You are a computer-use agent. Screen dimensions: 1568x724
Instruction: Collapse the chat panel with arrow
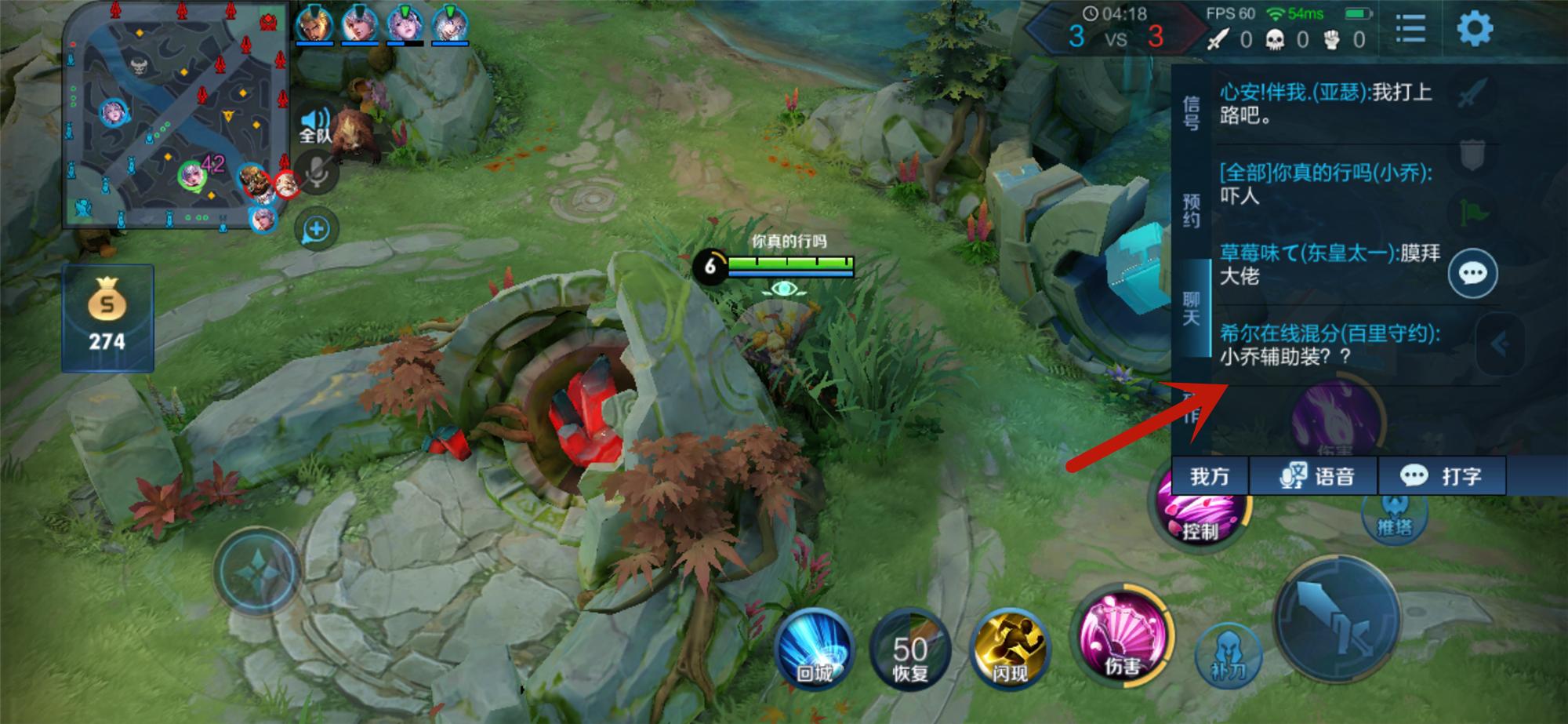(1498, 344)
